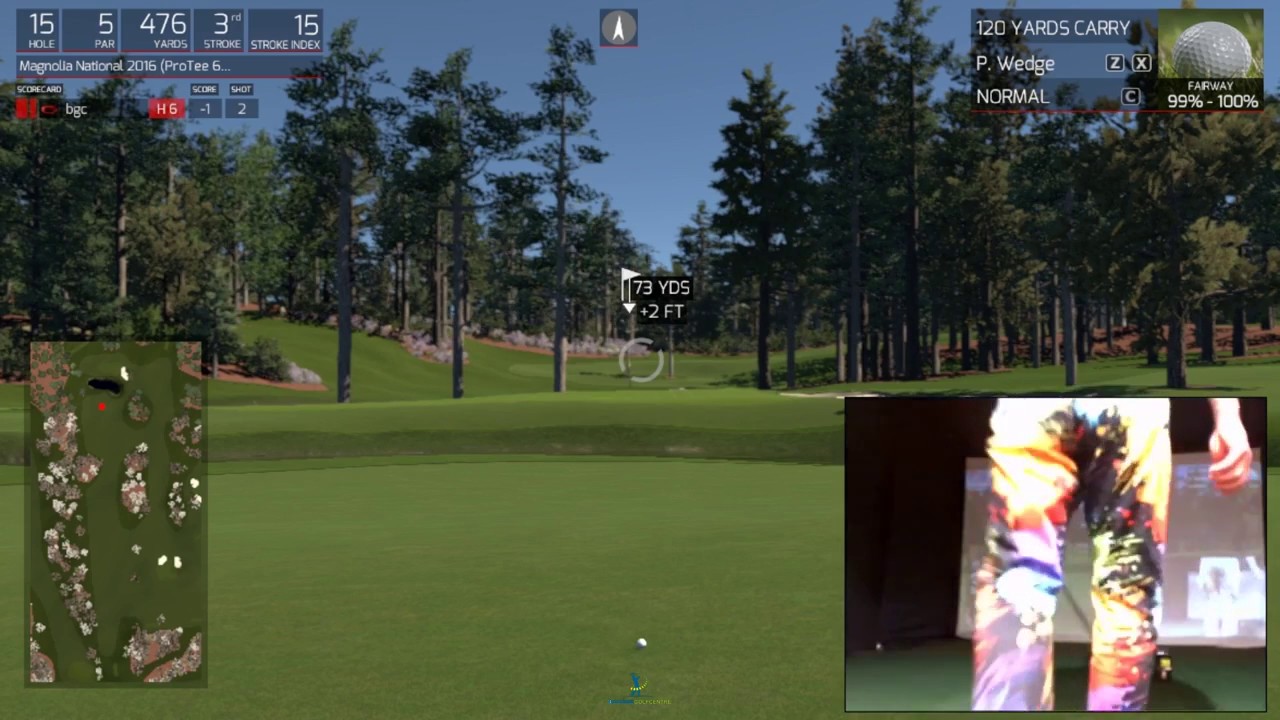Select the golfer webcam overlay
Screen dimensions: 1280x720
click(1055, 554)
